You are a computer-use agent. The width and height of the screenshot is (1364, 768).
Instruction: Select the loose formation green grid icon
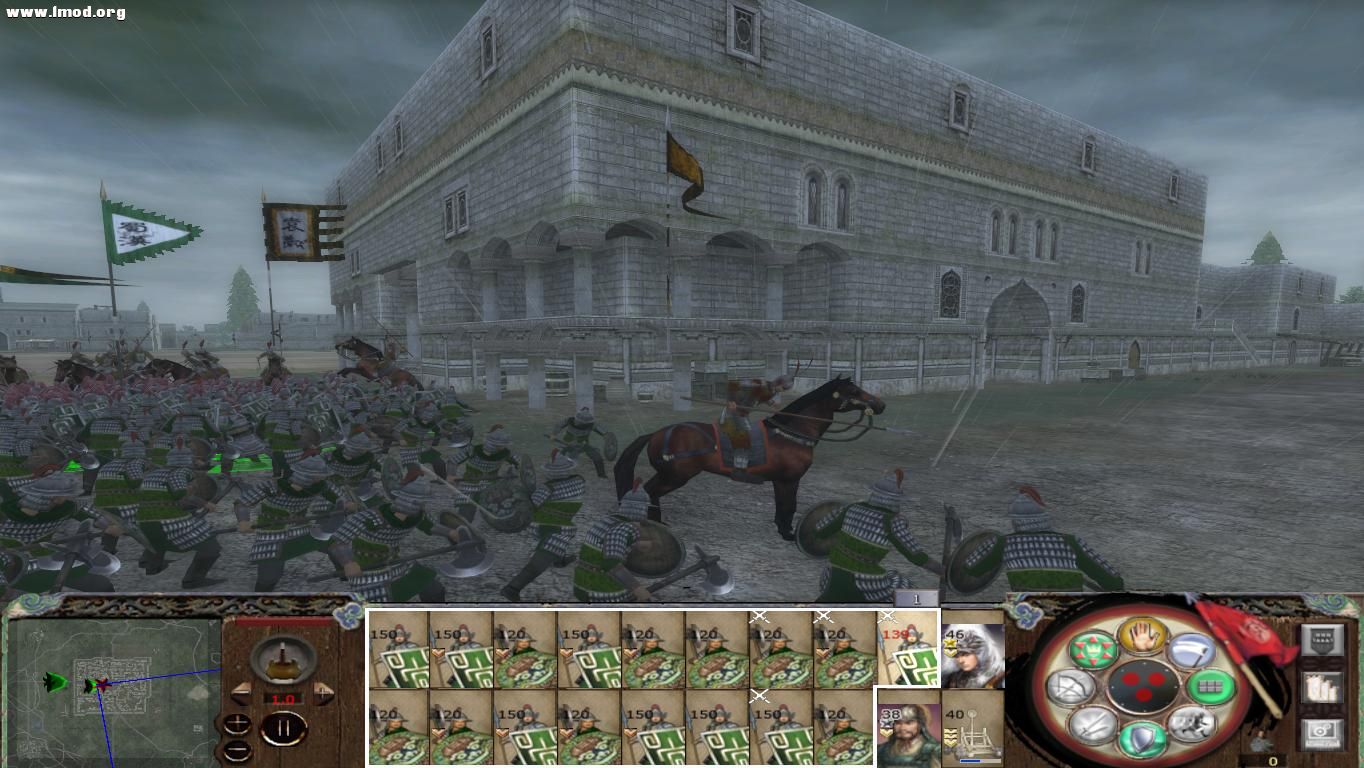(x=1209, y=687)
